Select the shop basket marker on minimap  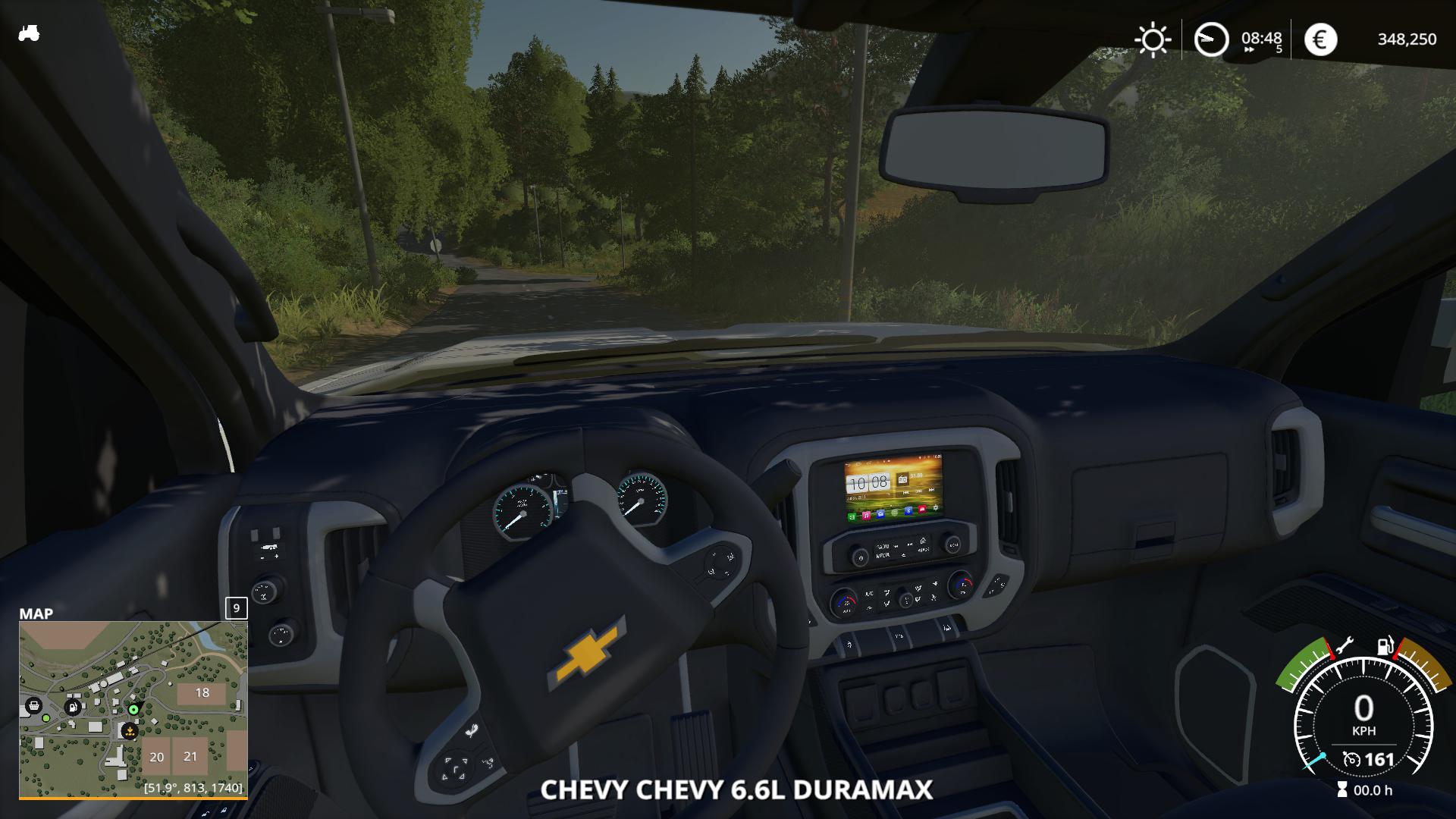(x=33, y=706)
